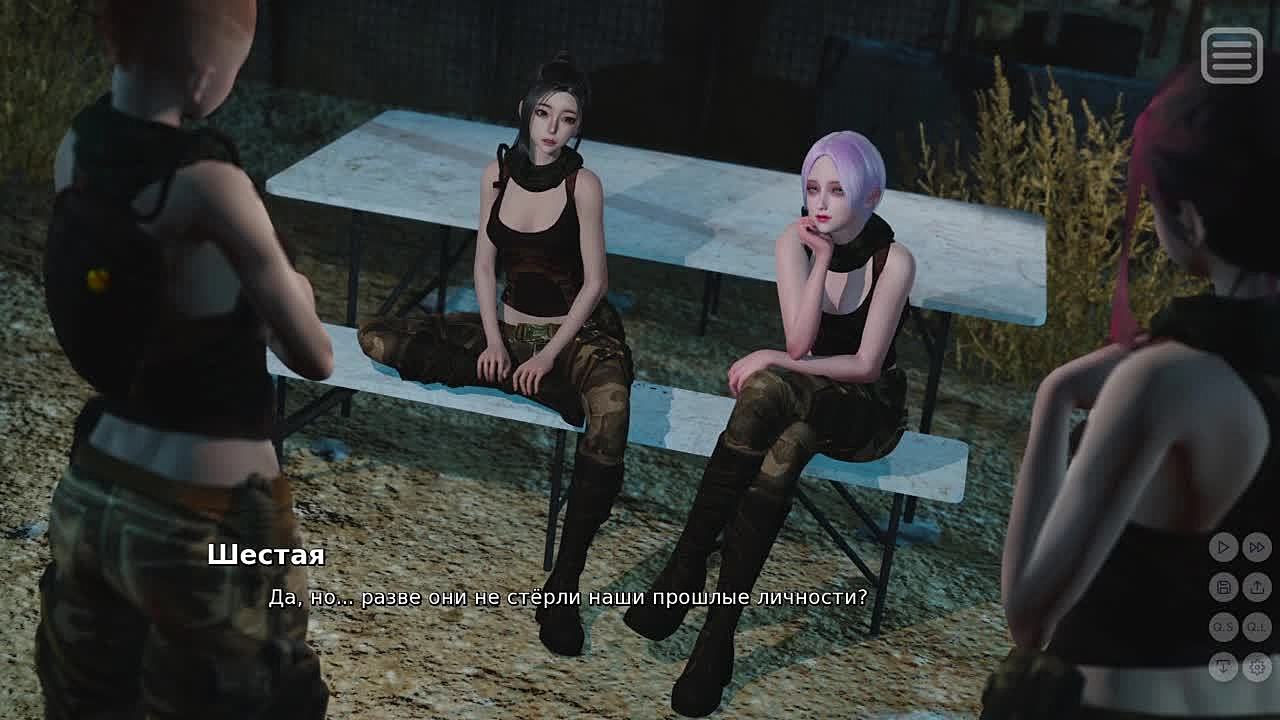Hide the text box with down-arrow icon
The width and height of the screenshot is (1280, 720).
click(1224, 666)
